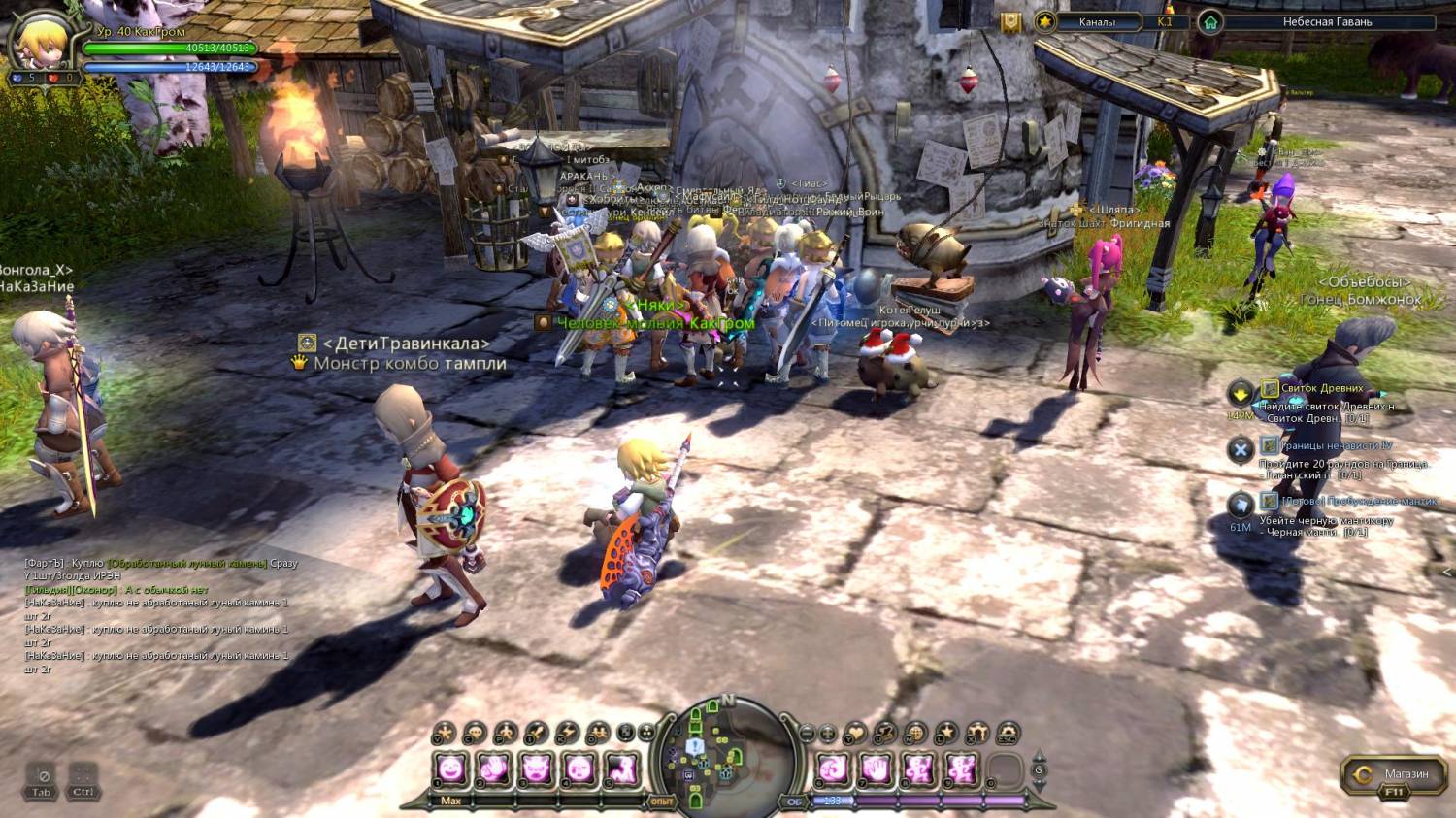The width and height of the screenshot is (1456, 818).
Task: Click the gold banner icon beside Каналы
Action: [1012, 22]
